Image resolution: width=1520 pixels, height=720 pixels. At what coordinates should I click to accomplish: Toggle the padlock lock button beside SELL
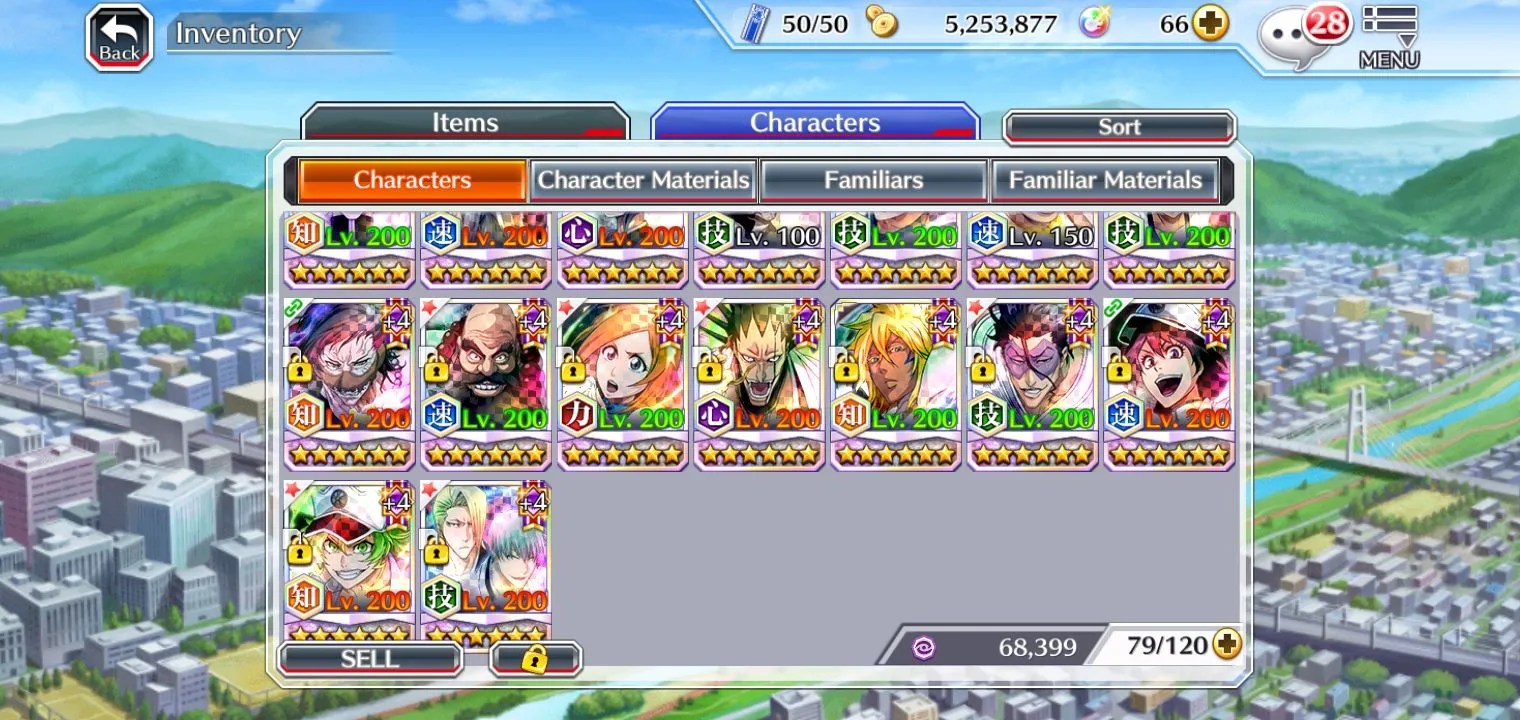pos(535,659)
